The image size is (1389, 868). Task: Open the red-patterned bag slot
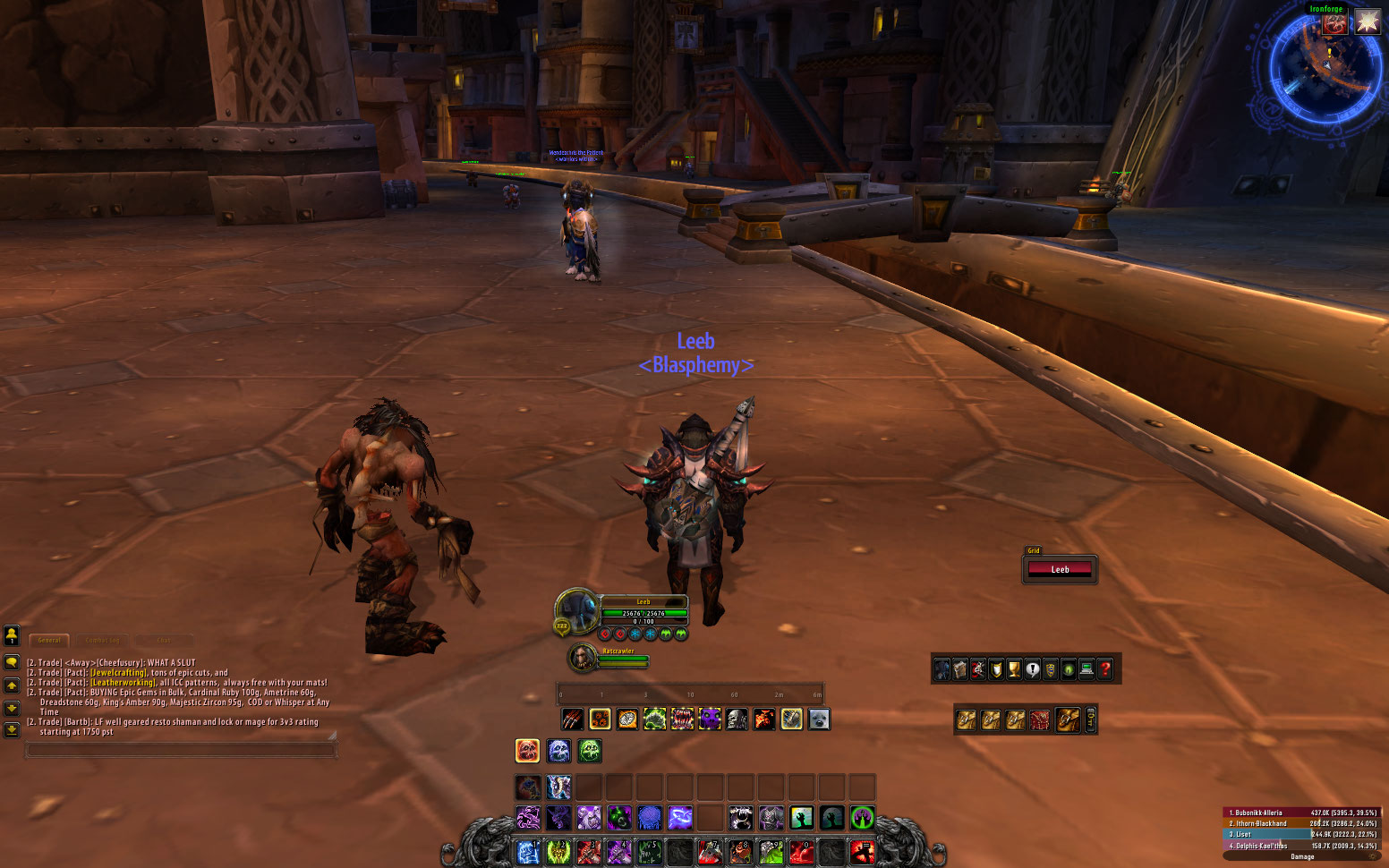pos(1039,719)
